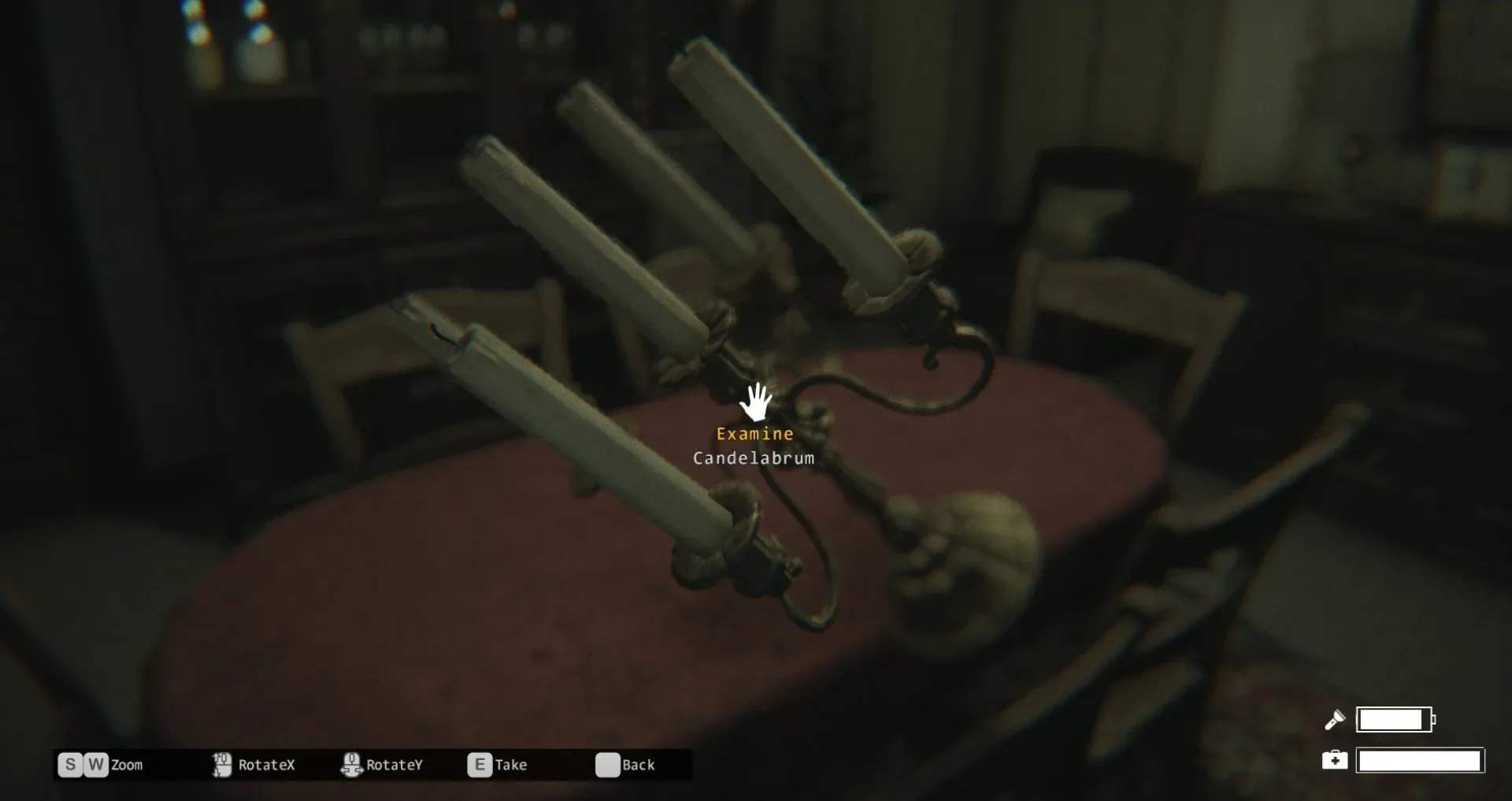The height and width of the screenshot is (801, 1512).
Task: Click the RotateY mouse drag icon
Action: click(x=351, y=764)
